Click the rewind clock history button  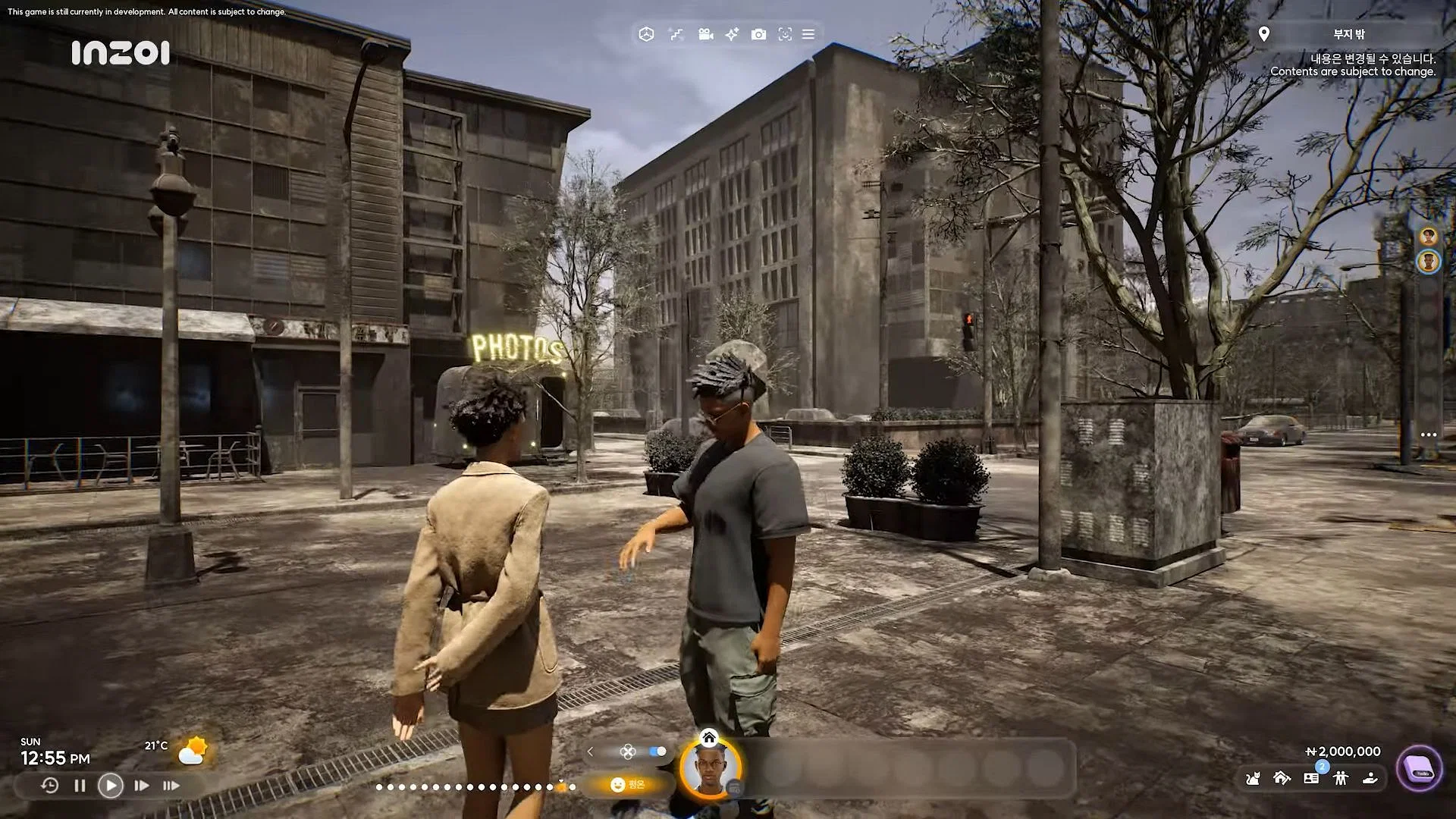click(49, 786)
